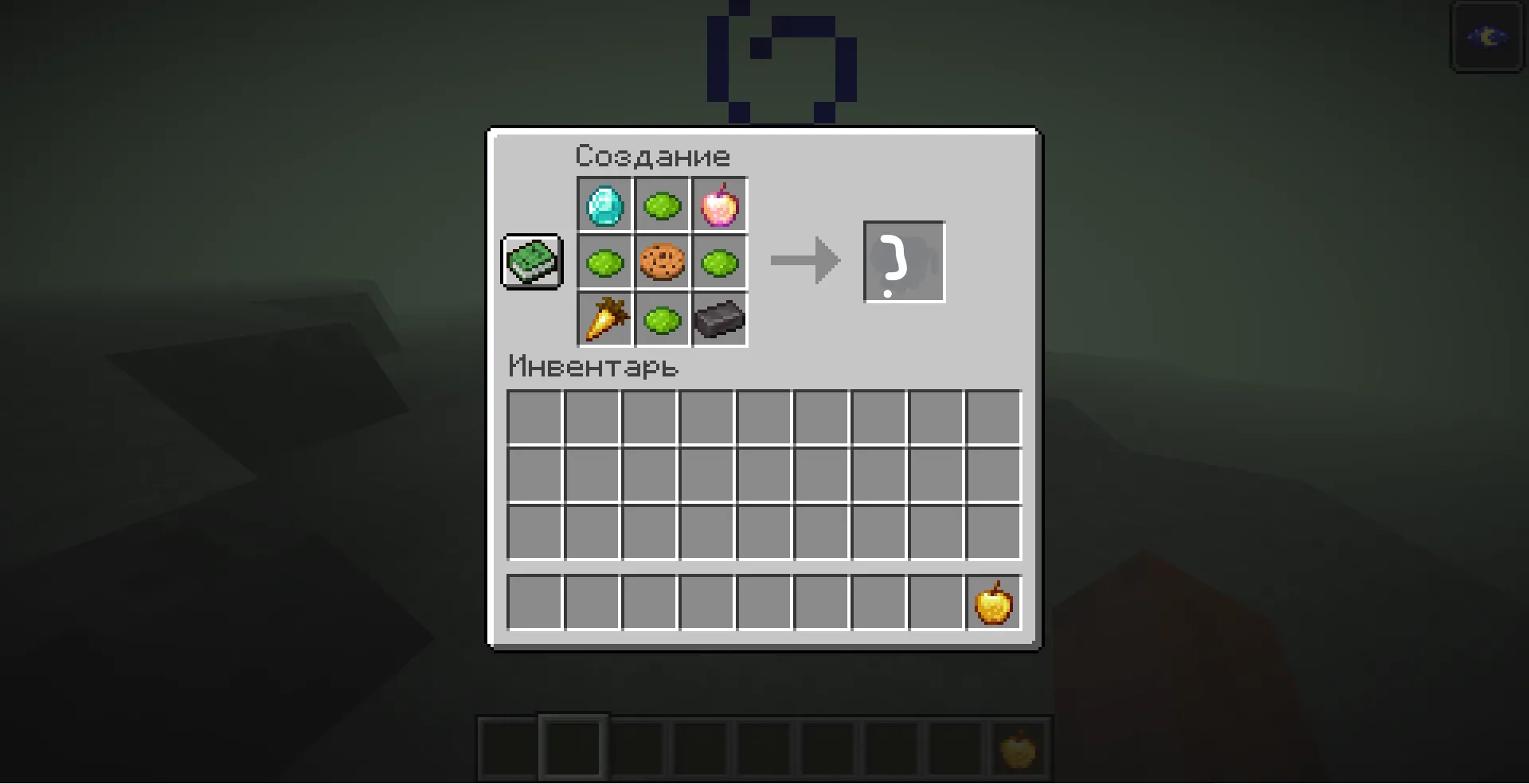Click the enchanted golden apple ingredient
The width and height of the screenshot is (1529, 784).
719,205
